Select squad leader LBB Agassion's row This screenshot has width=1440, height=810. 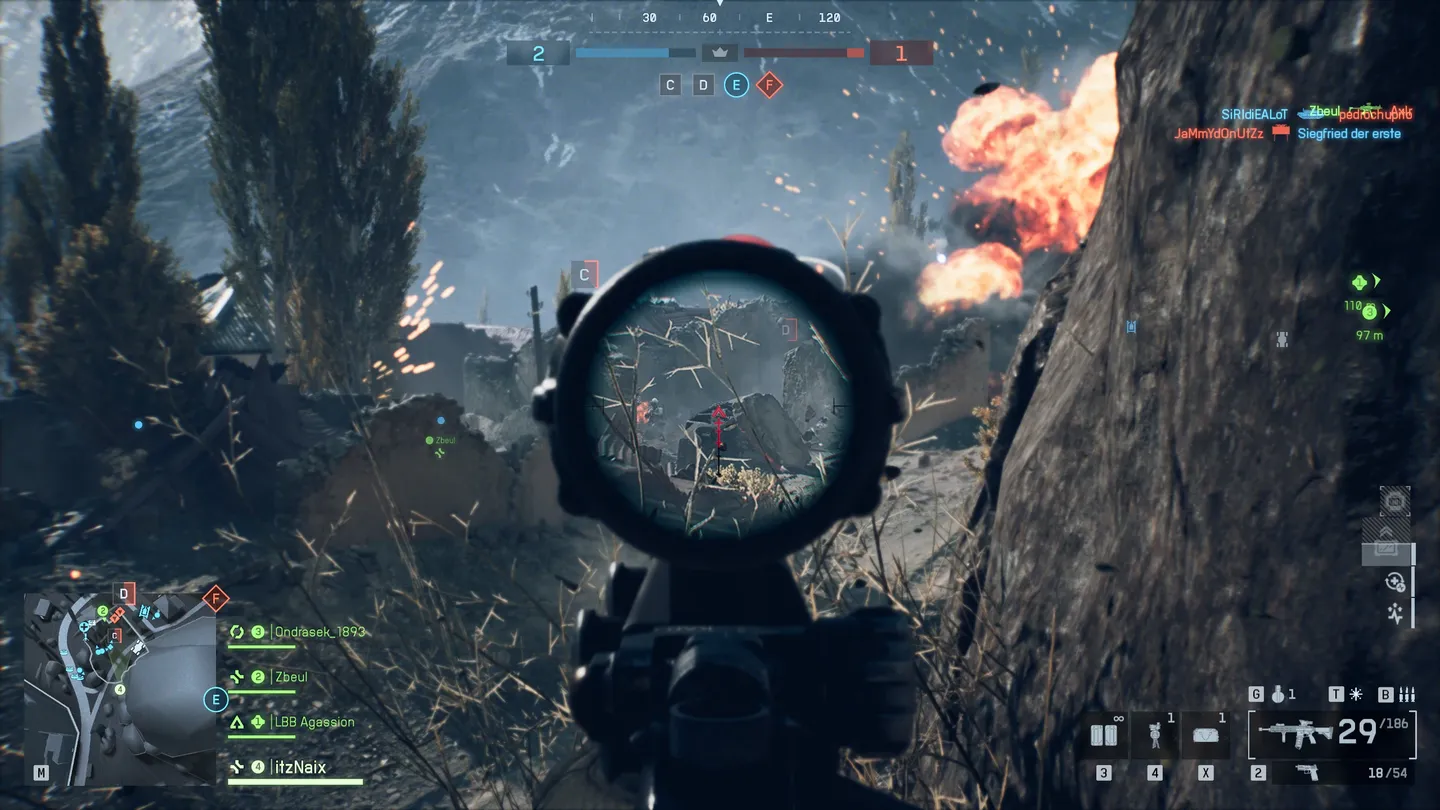tap(312, 722)
